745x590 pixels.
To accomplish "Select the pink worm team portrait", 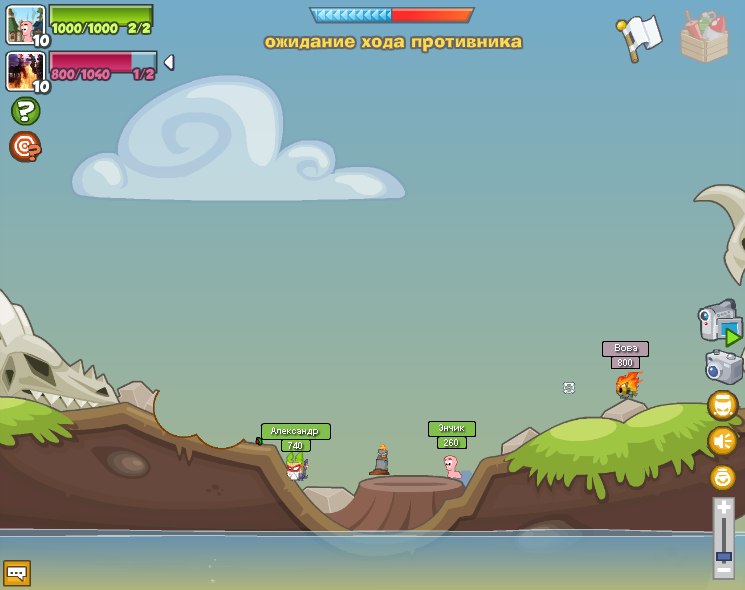I will (x=24, y=24).
